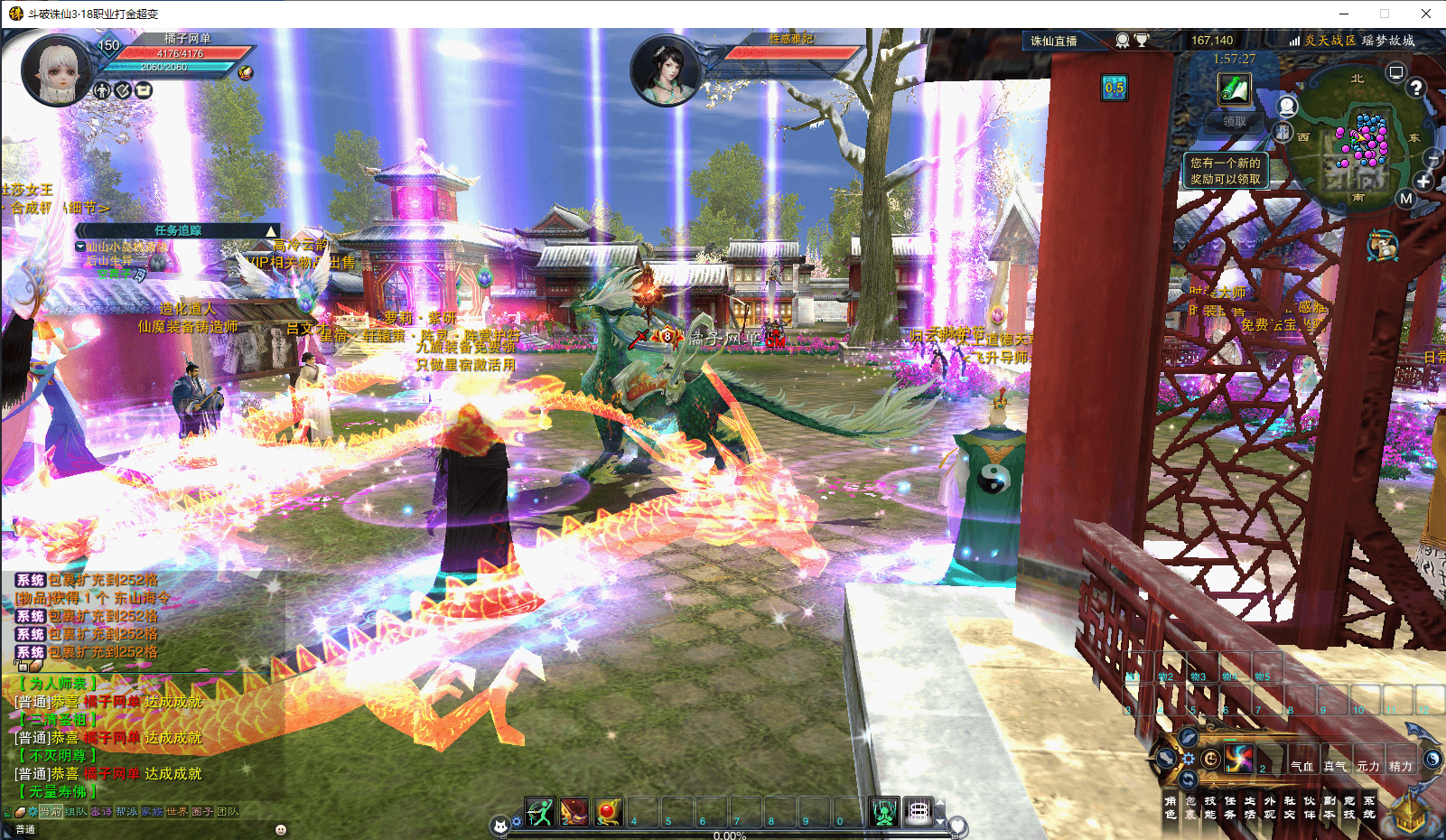Screen dimensions: 1446x840
Task: Click the 0.5 buff icon
Action: coord(1115,88)
